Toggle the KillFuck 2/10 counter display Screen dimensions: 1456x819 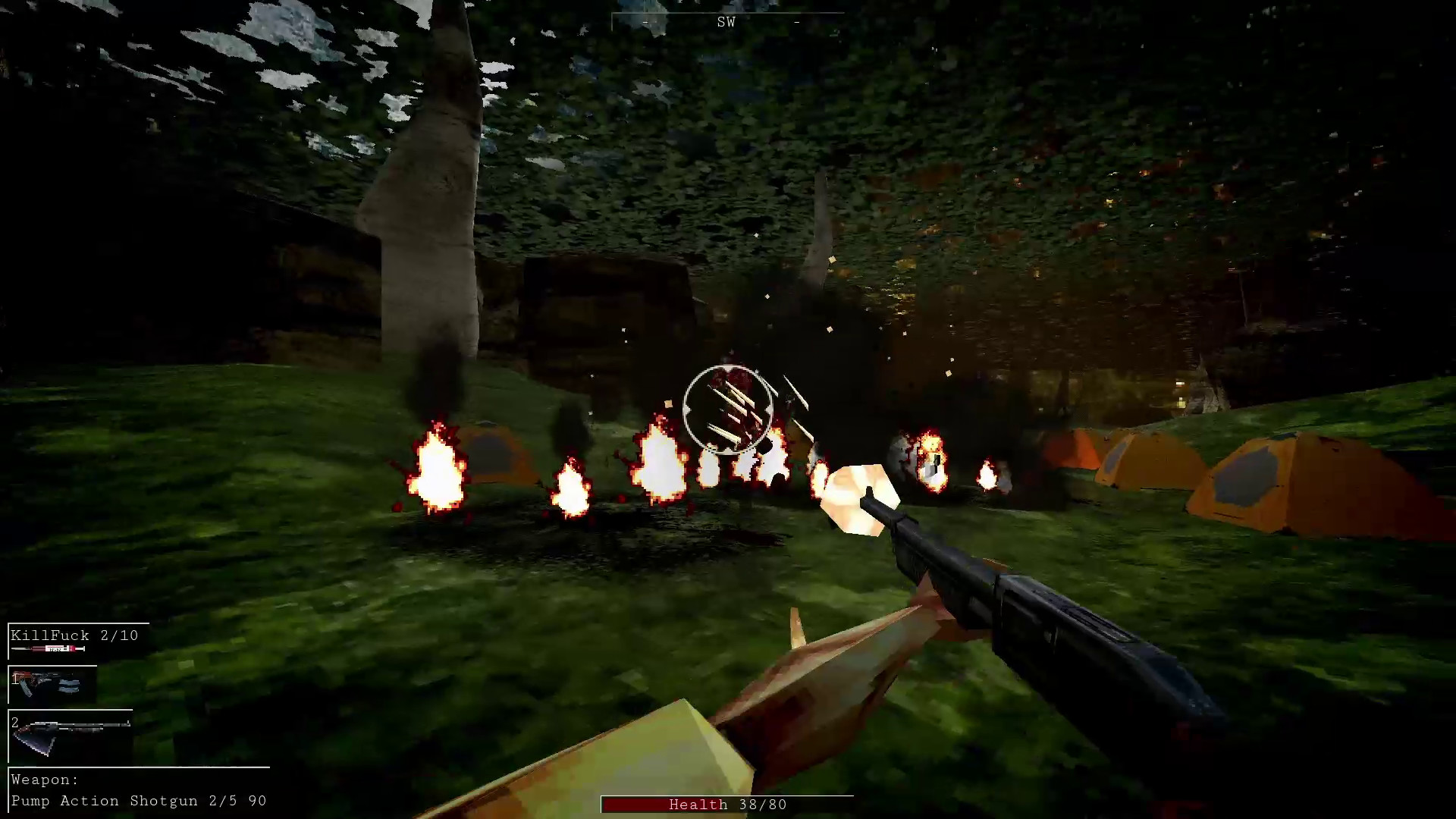pyautogui.click(x=76, y=635)
